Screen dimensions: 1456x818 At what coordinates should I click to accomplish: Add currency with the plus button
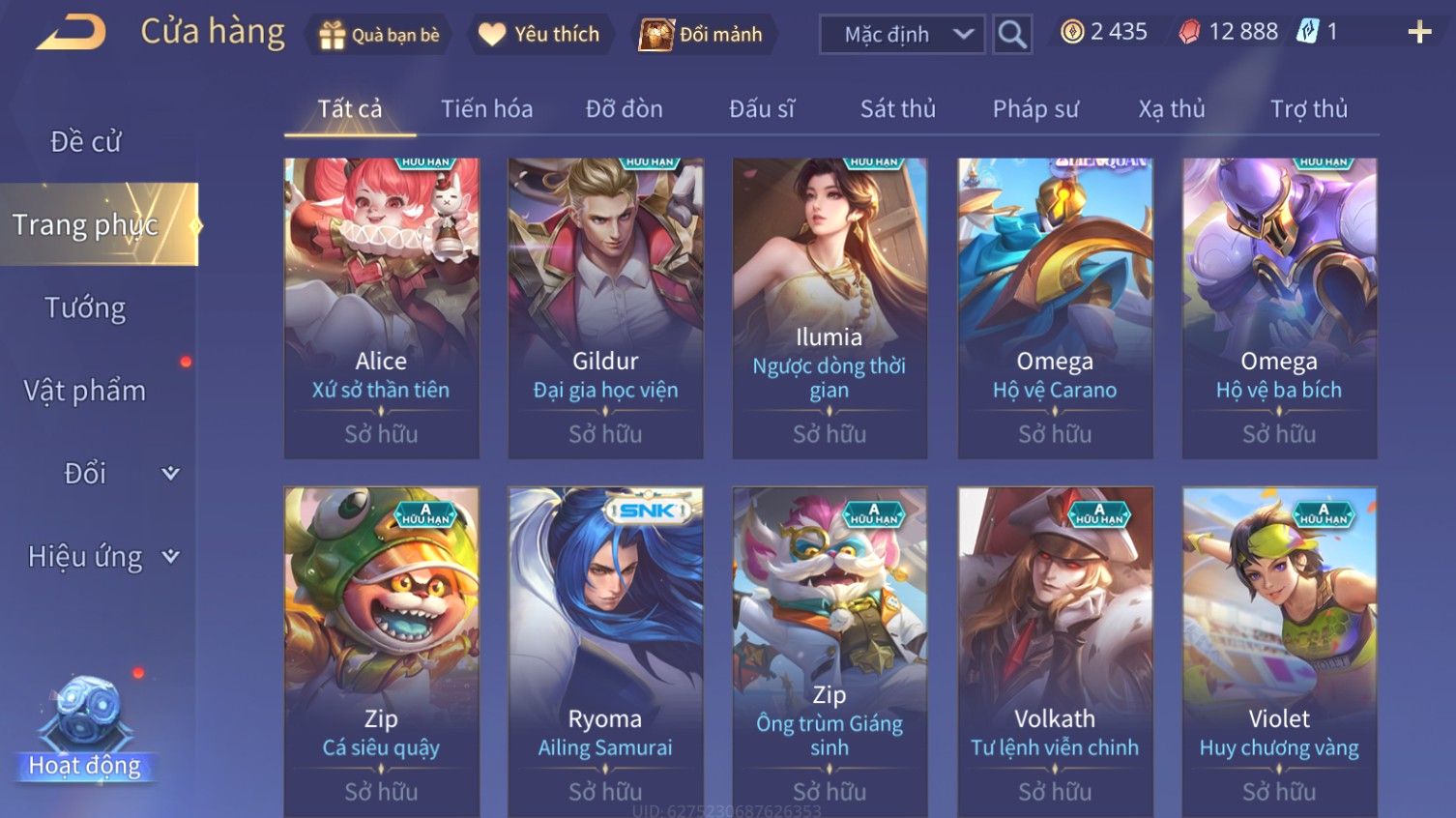click(1418, 33)
